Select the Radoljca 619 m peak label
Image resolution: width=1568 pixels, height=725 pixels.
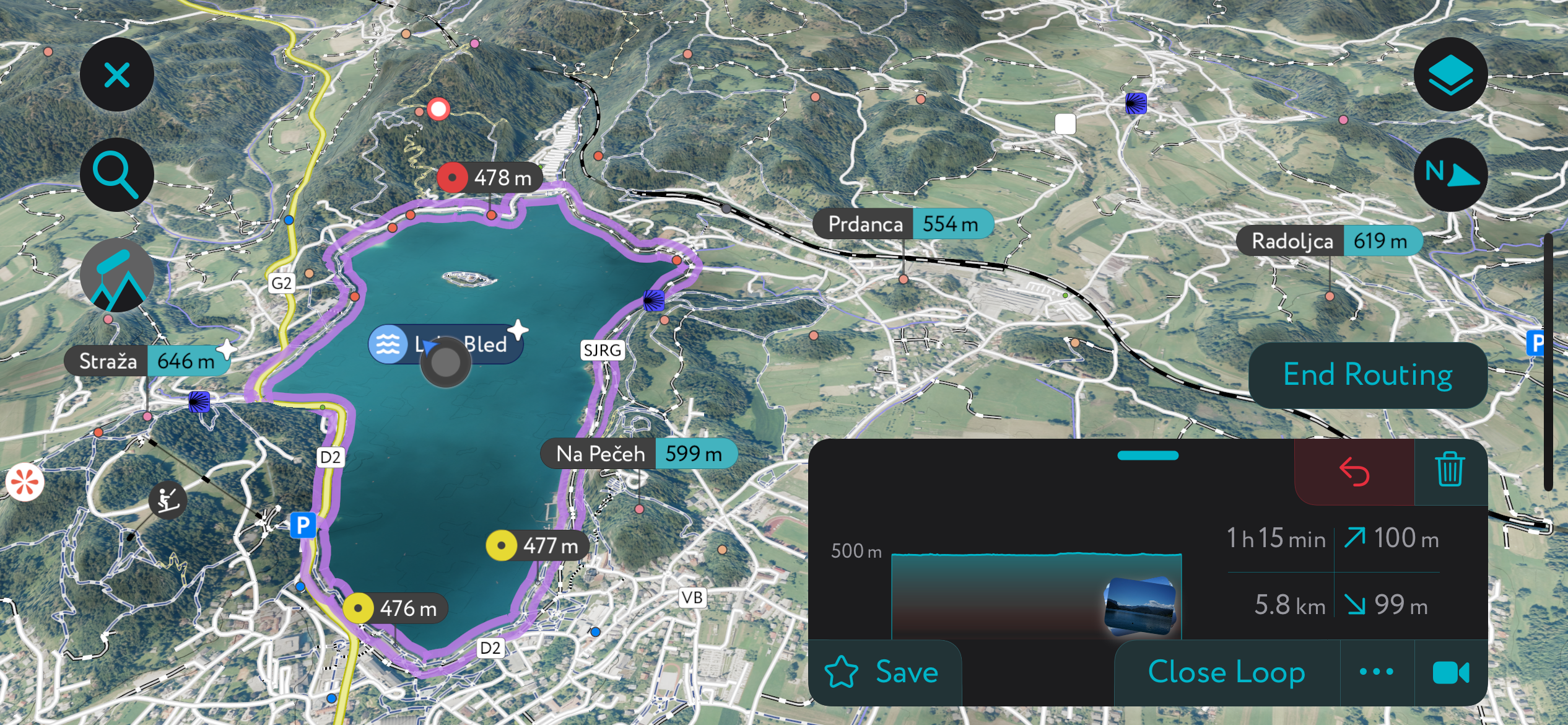click(x=1328, y=241)
